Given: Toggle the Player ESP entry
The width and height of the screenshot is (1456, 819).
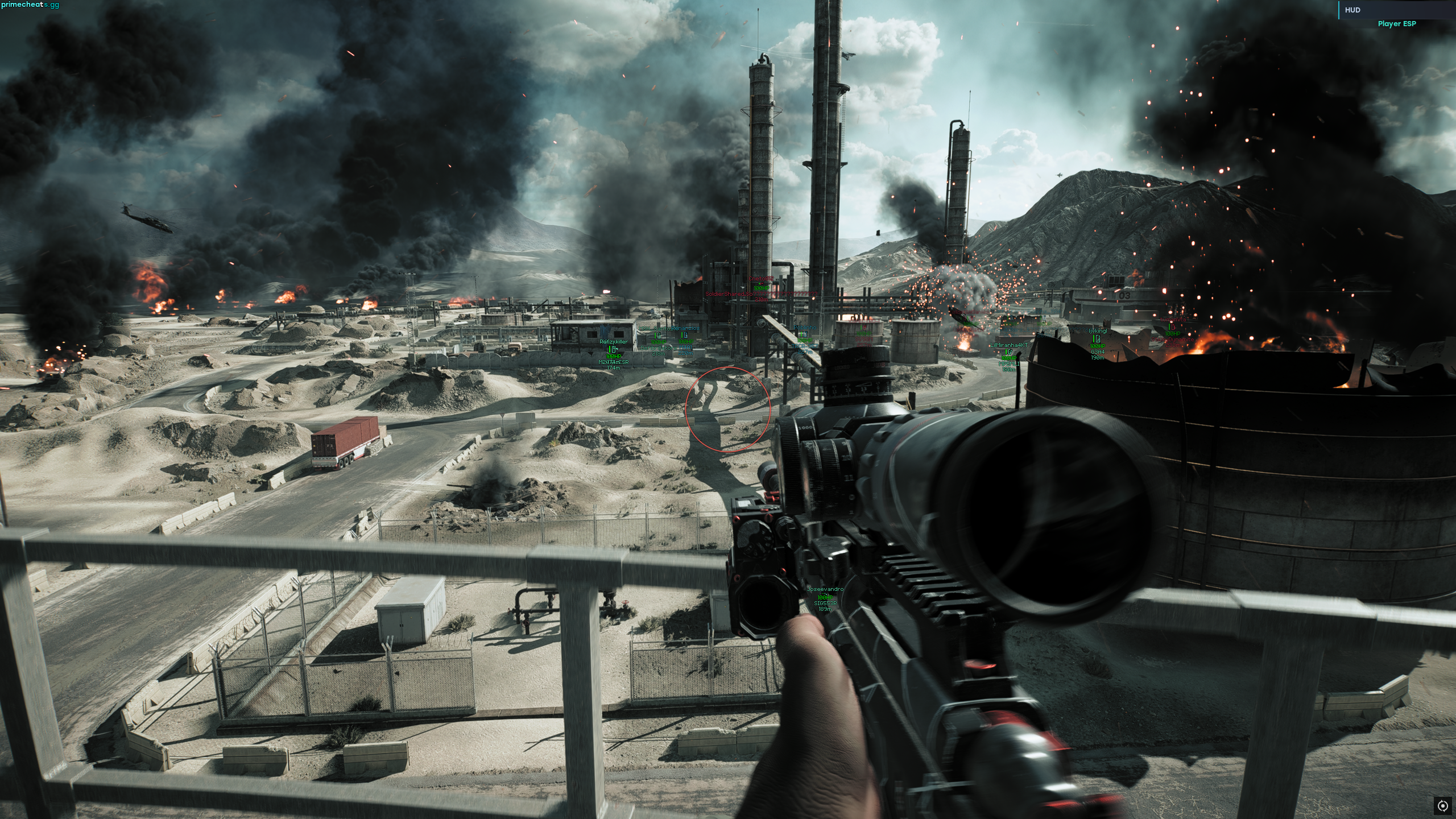Looking at the screenshot, I should click(x=1396, y=24).
